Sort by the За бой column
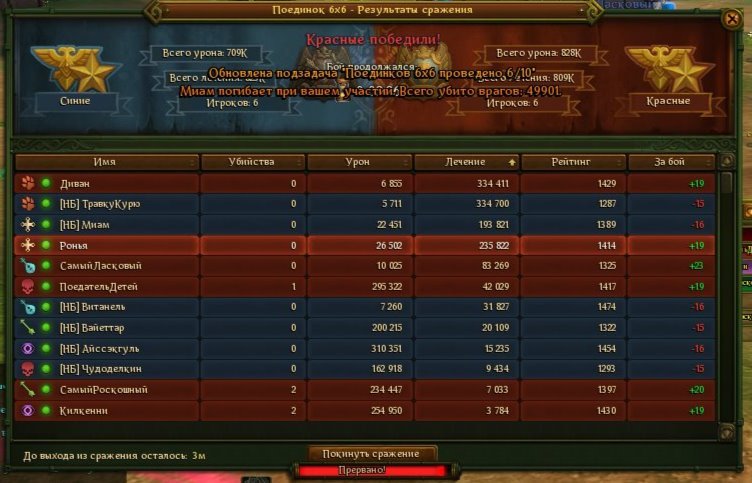This screenshot has height=483, width=752. (671, 162)
